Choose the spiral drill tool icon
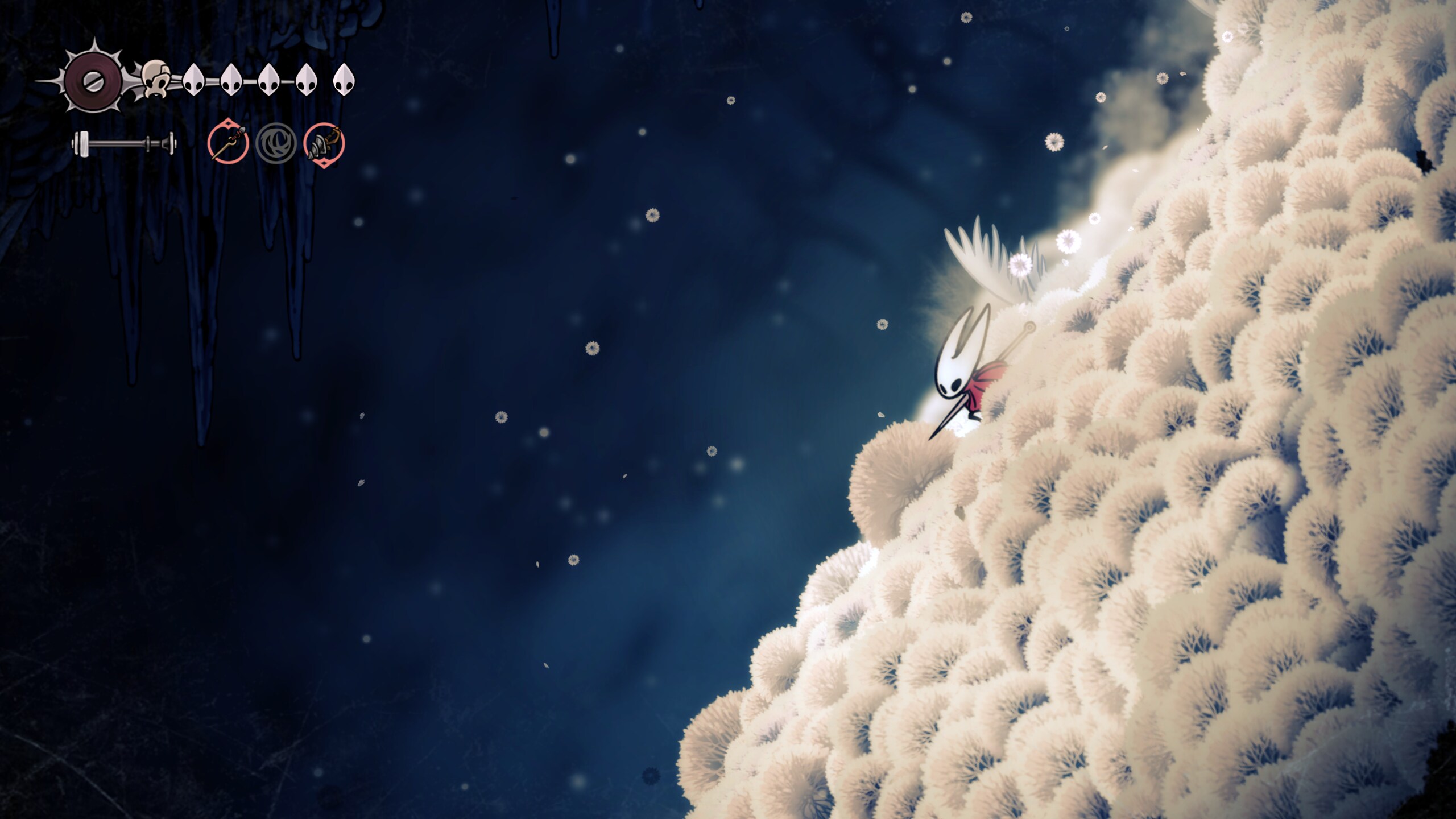The image size is (1456, 819). pos(324,143)
